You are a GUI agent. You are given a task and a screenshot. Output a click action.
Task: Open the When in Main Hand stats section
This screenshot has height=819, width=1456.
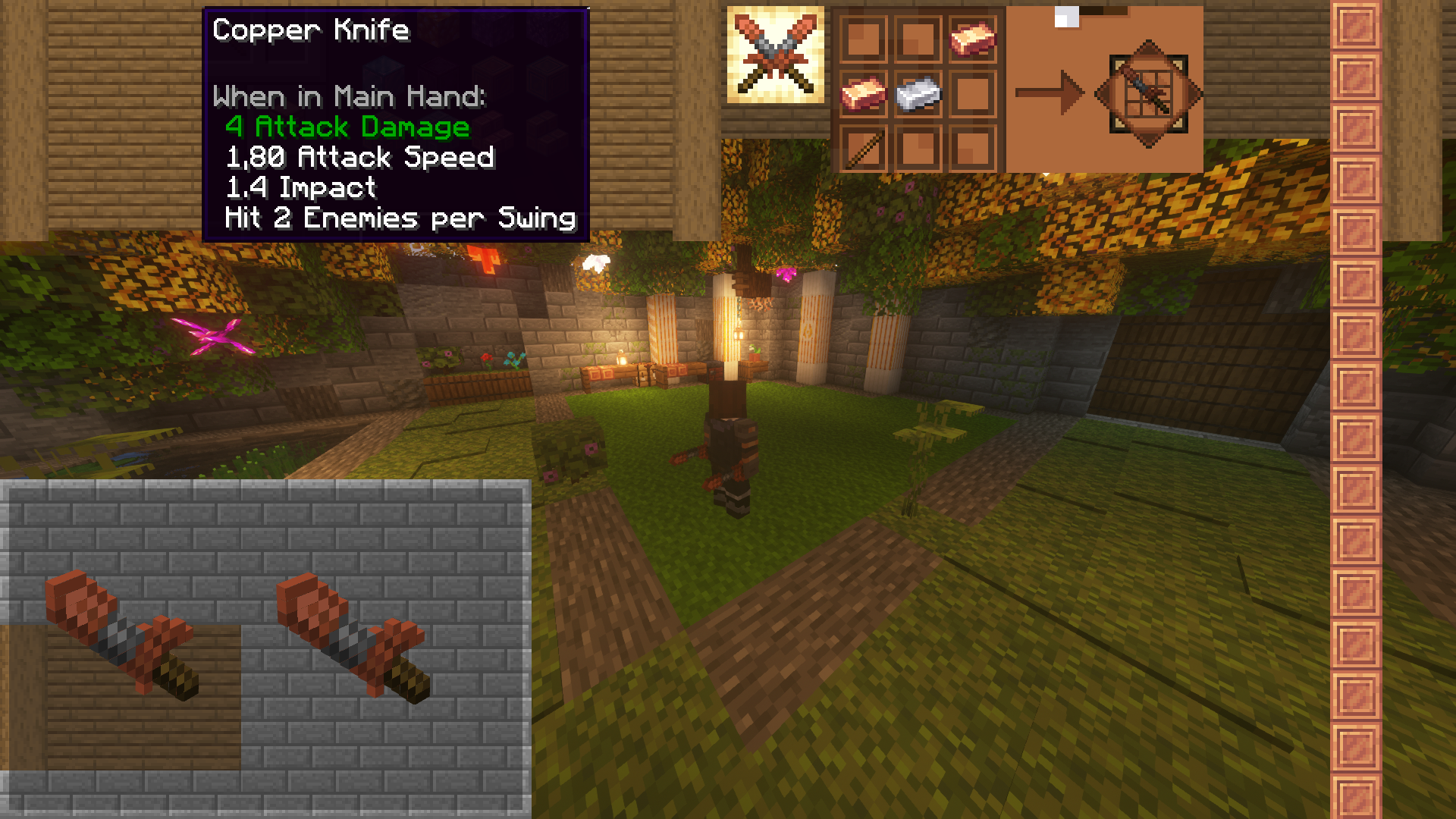[x=350, y=96]
